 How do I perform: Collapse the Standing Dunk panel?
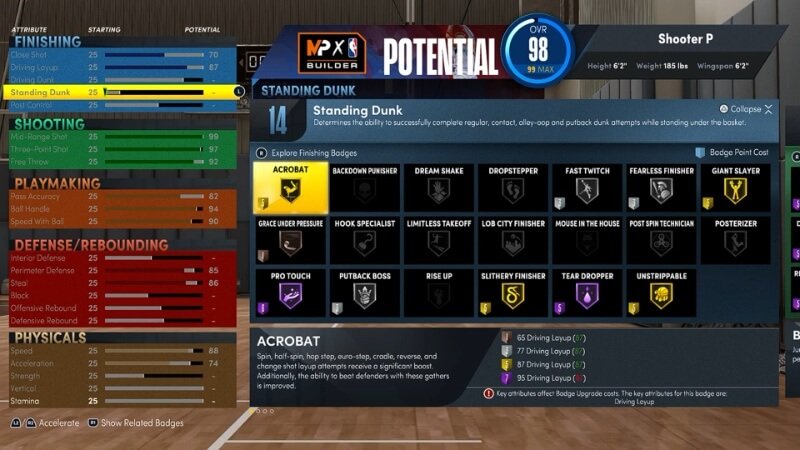(745, 109)
